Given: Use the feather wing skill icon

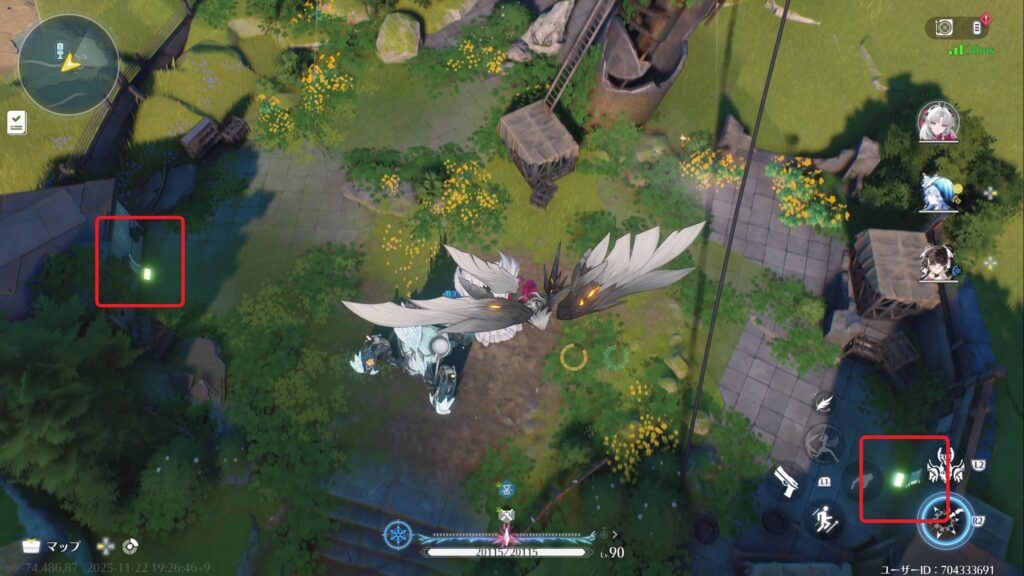Looking at the screenshot, I should tap(823, 402).
